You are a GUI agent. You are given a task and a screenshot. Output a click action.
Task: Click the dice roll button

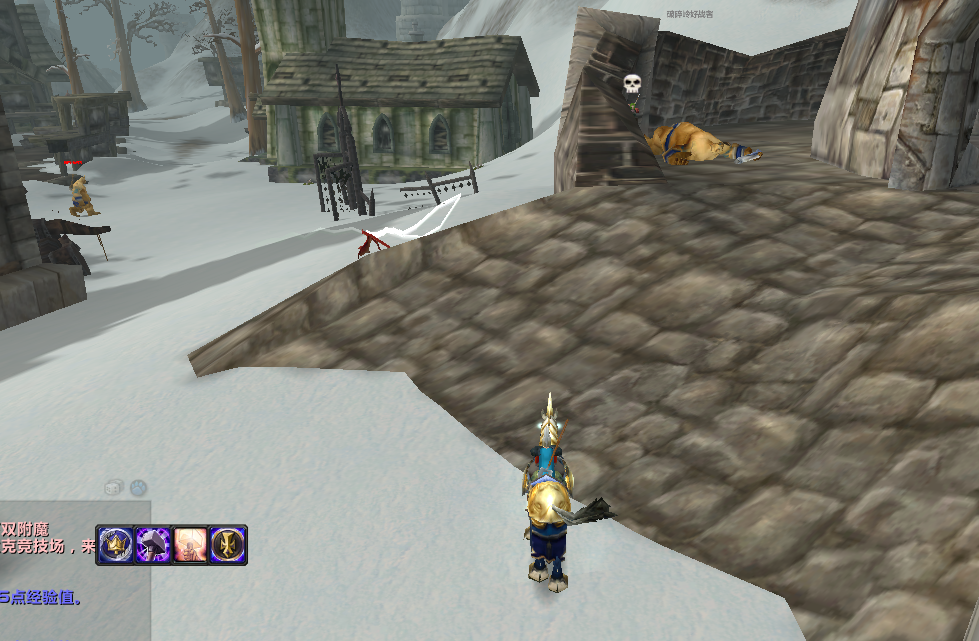[x=115, y=487]
